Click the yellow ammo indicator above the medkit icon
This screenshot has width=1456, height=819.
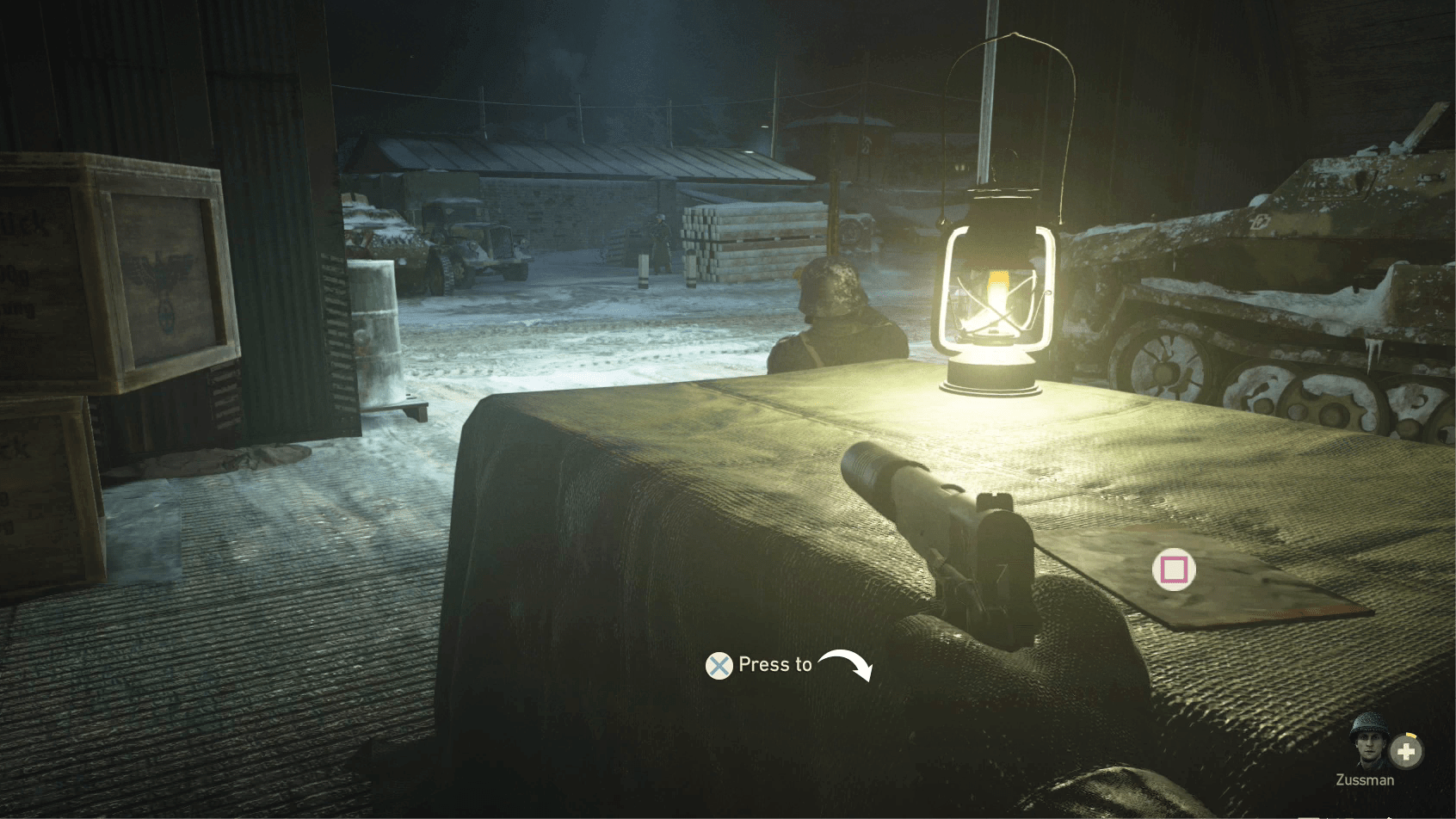(1411, 735)
